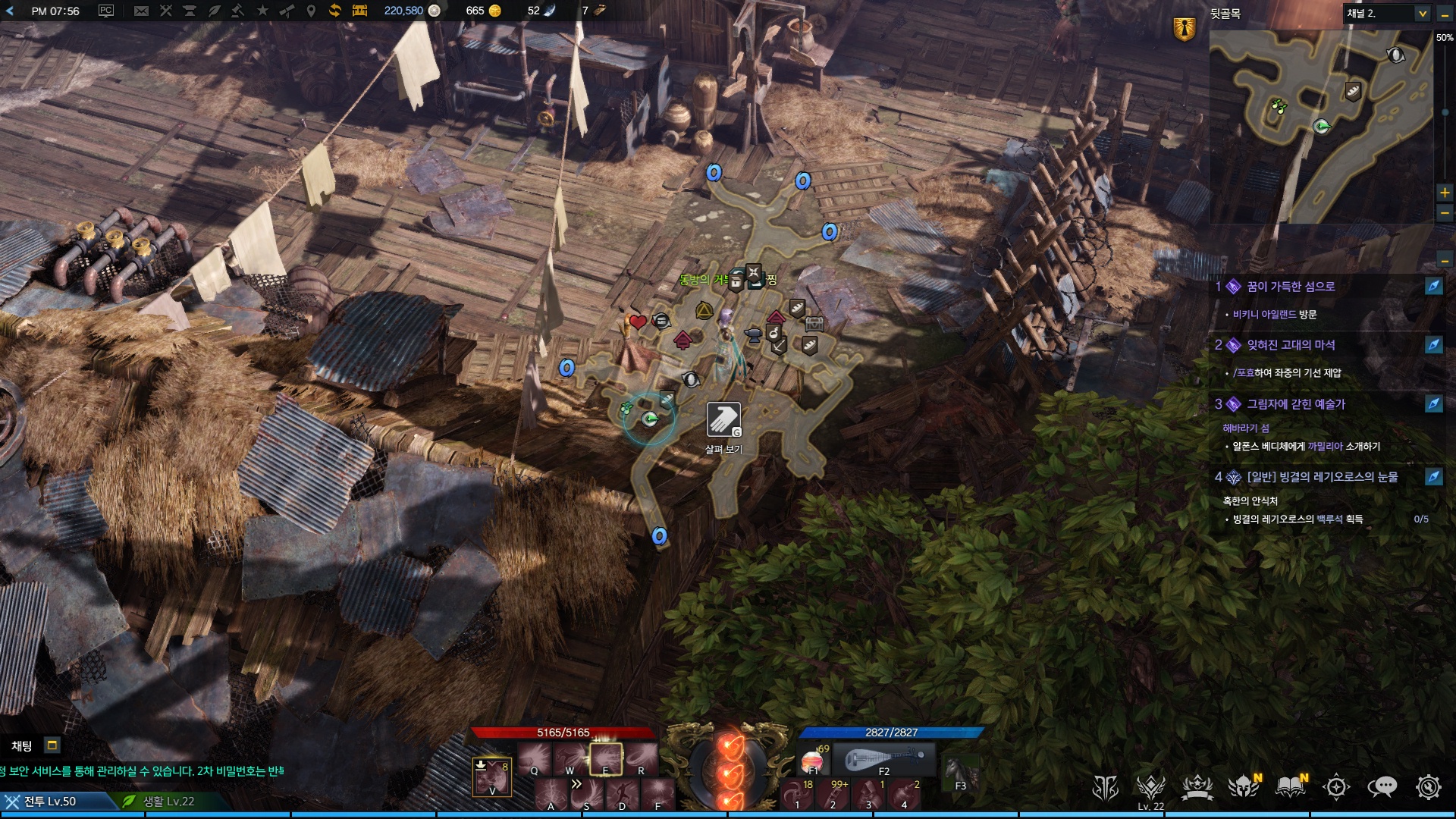Open the speech bubble community menu
This screenshot has width=1456, height=819.
[1382, 787]
